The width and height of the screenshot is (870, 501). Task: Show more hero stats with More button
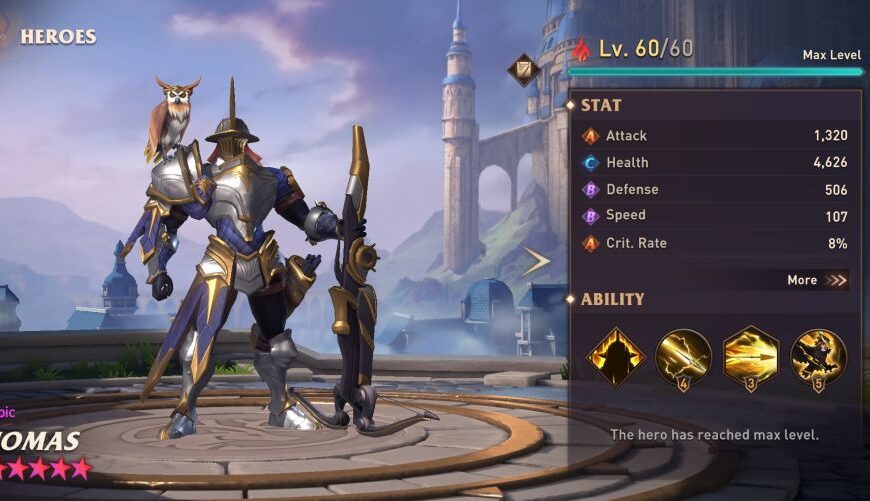pos(816,280)
